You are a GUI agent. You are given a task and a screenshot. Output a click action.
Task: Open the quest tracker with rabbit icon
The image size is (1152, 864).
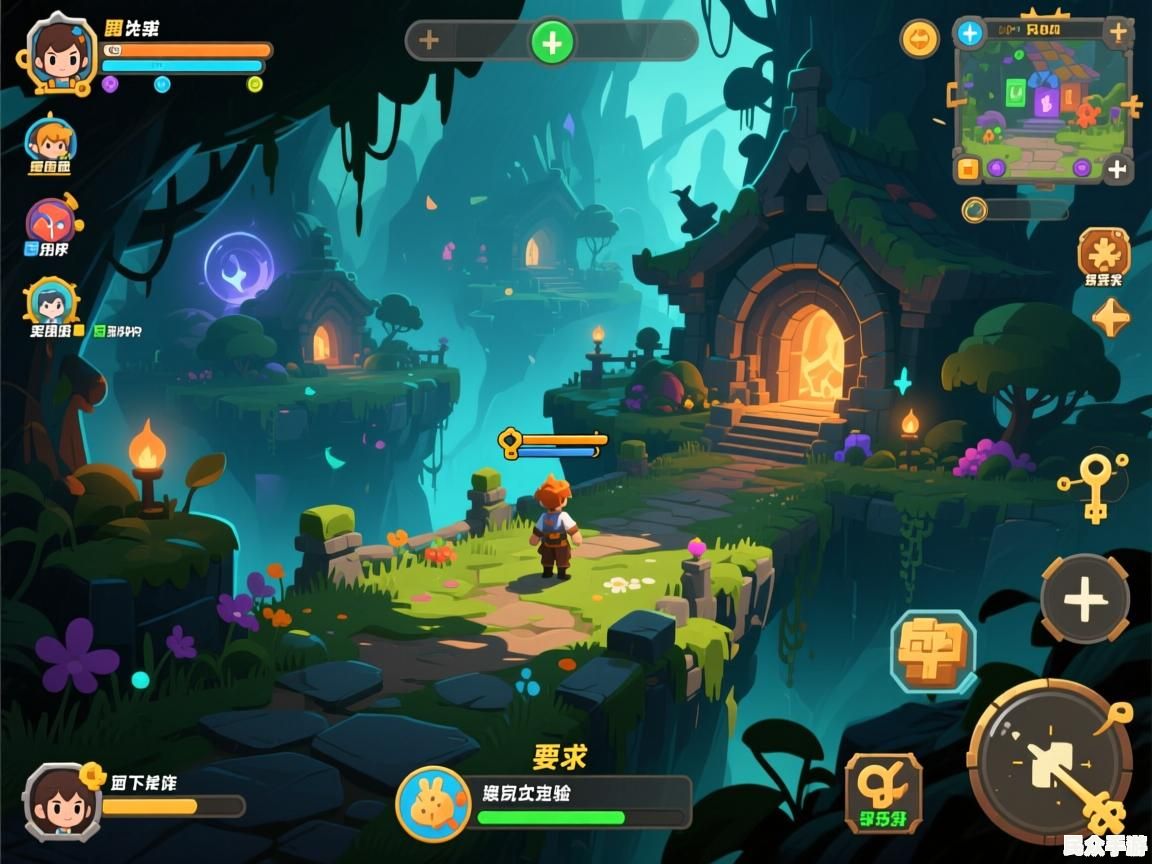pos(433,803)
